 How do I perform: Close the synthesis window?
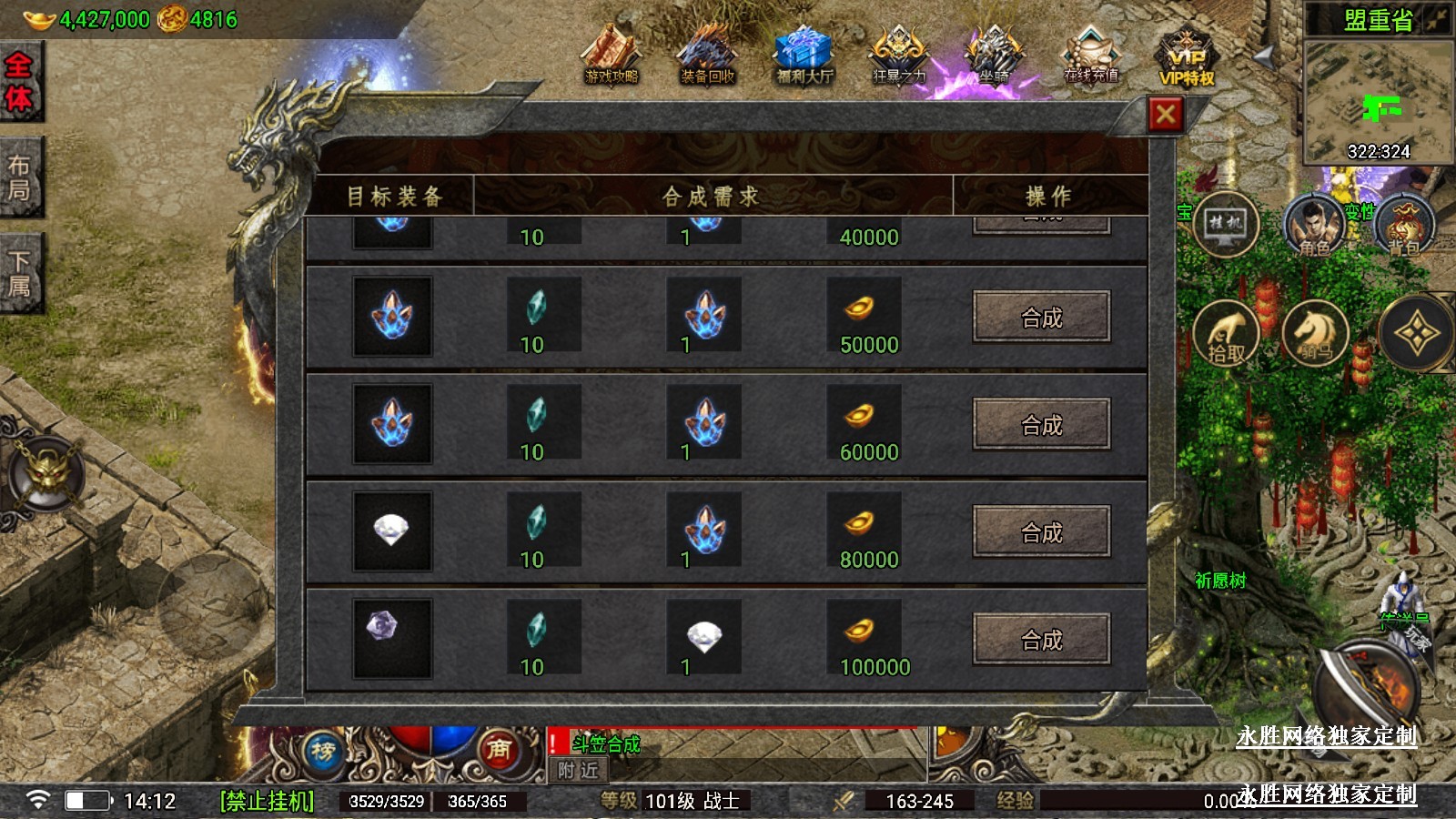tap(1166, 115)
